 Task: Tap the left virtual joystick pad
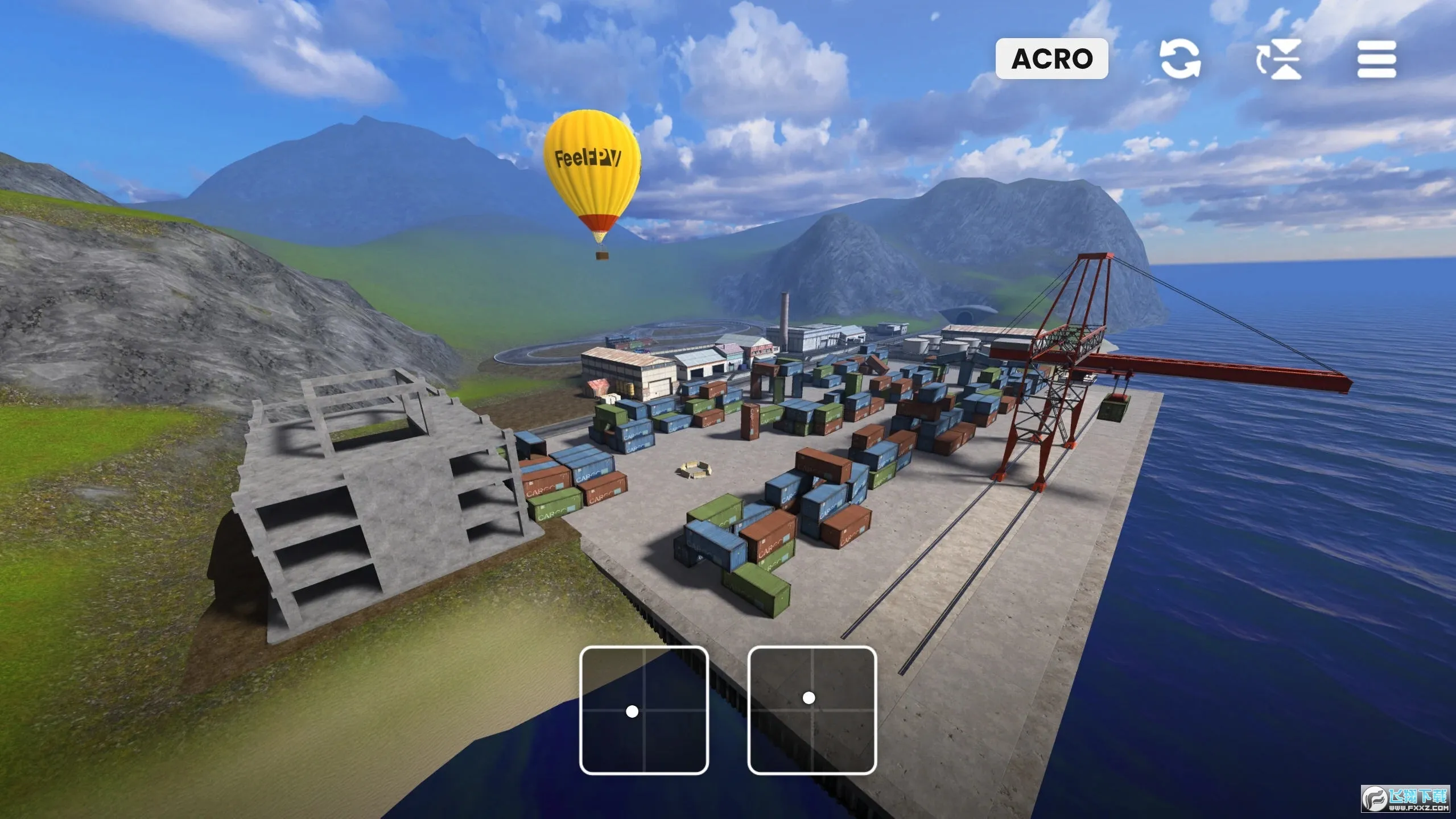pos(644,710)
